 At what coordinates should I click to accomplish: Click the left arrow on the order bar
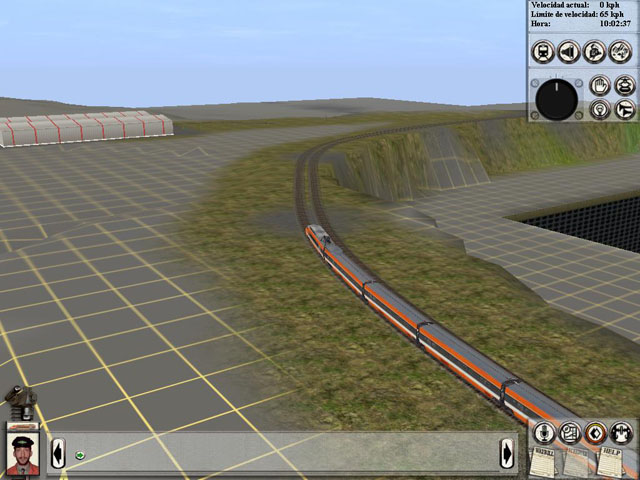[x=58, y=454]
